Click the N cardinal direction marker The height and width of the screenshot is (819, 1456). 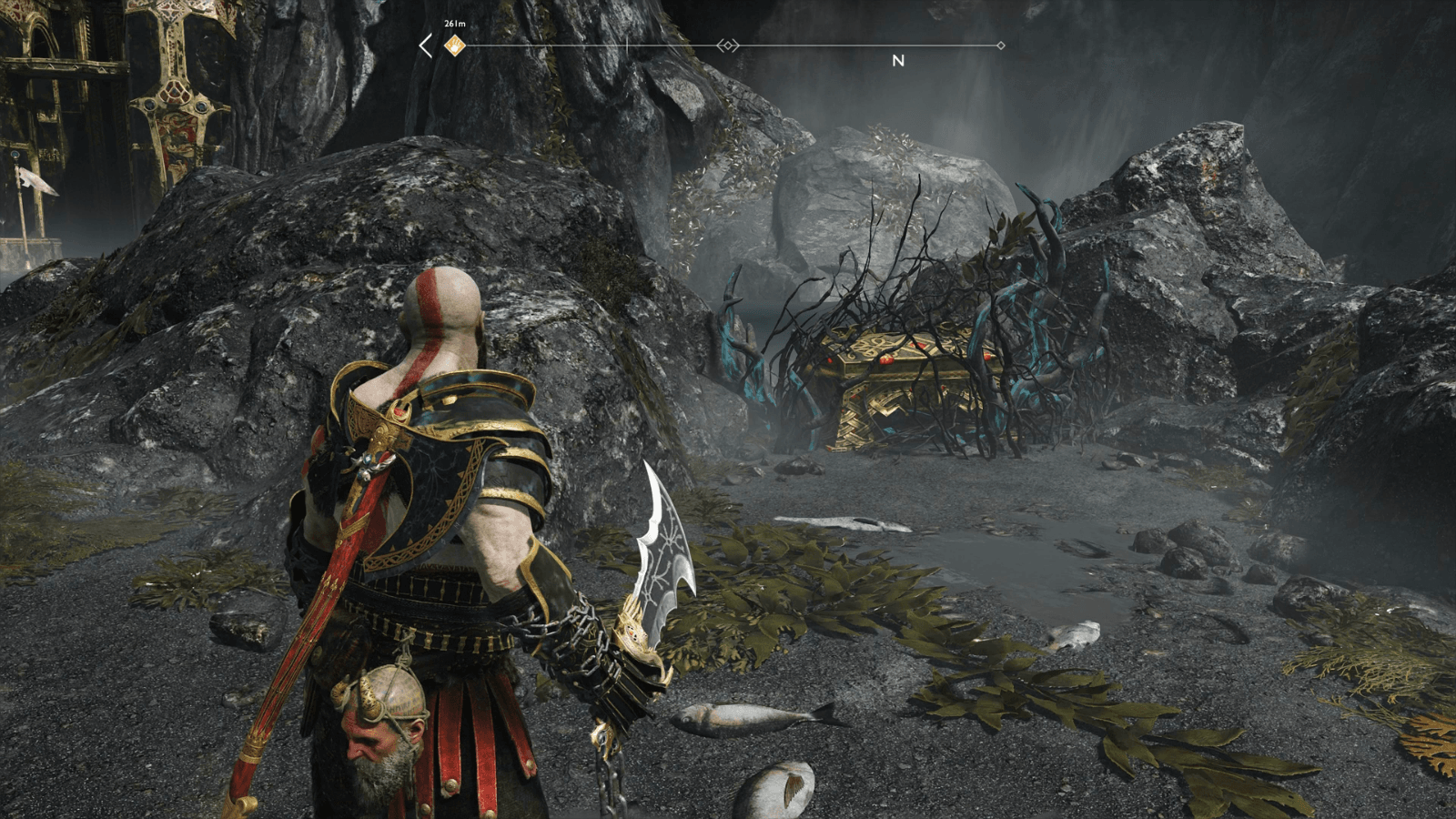pos(897,62)
